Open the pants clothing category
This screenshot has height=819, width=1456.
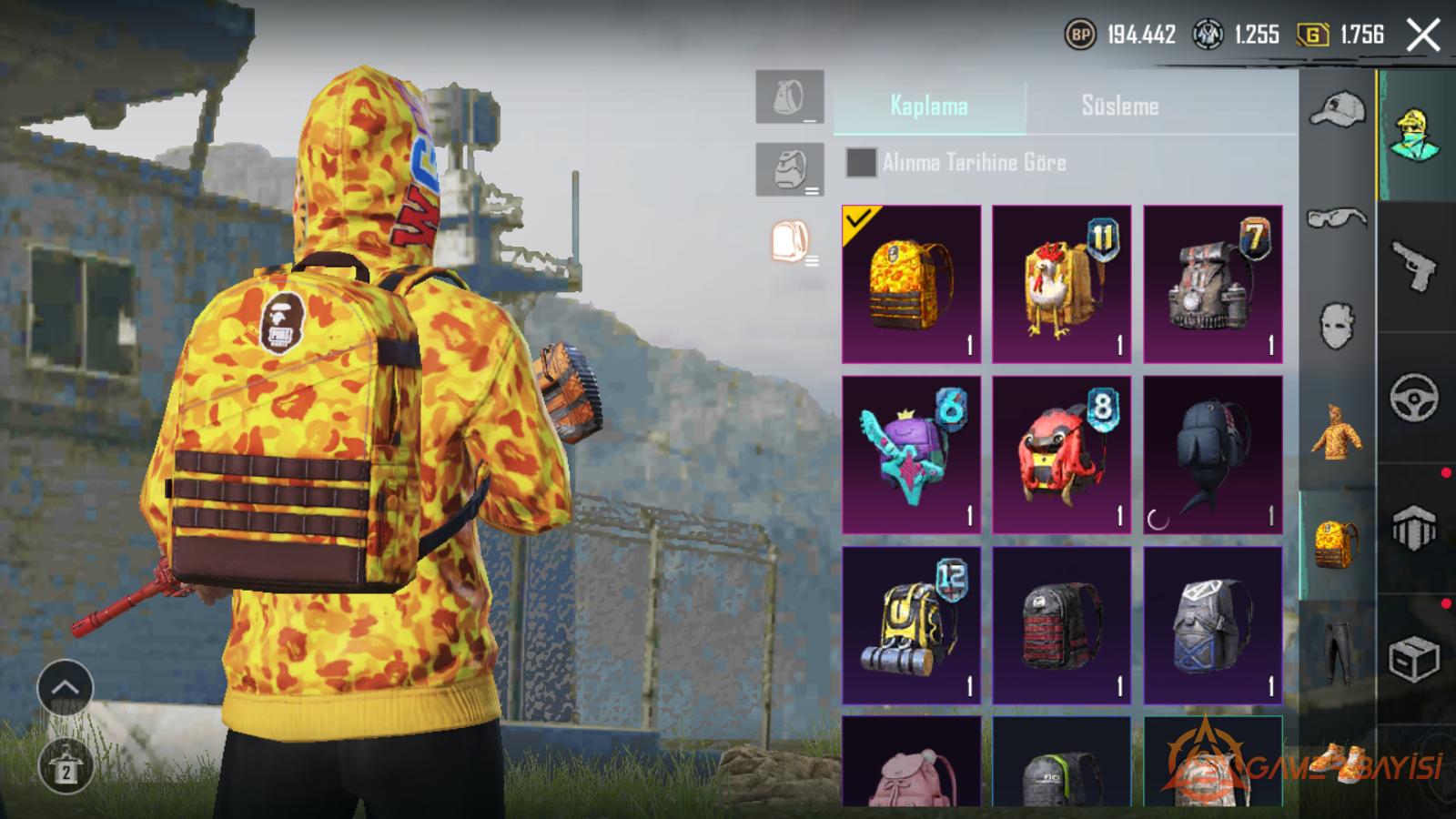click(1337, 651)
